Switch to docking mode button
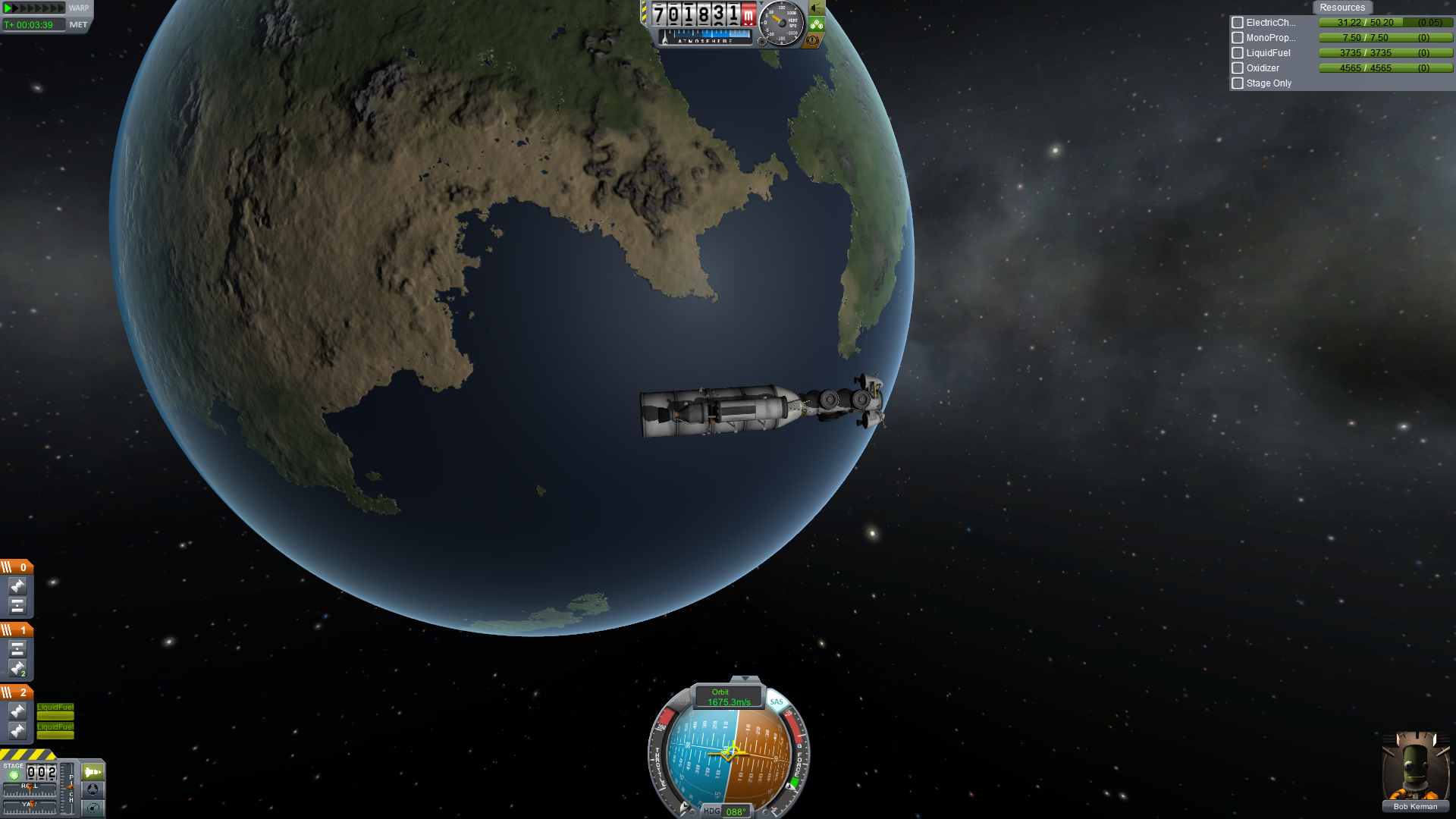Screen dimensions: 1456x819 (93, 789)
